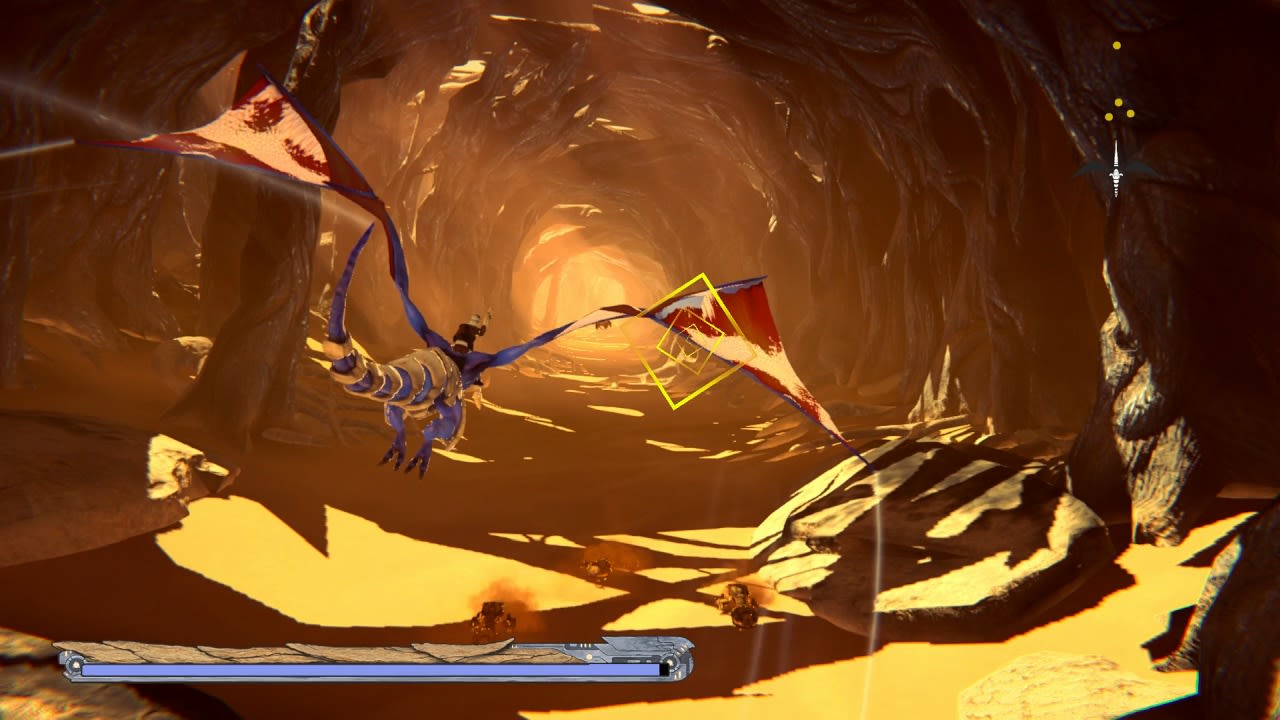
Task: Select the topmost yellow enemy dot on radar
Action: pyautogui.click(x=1116, y=45)
